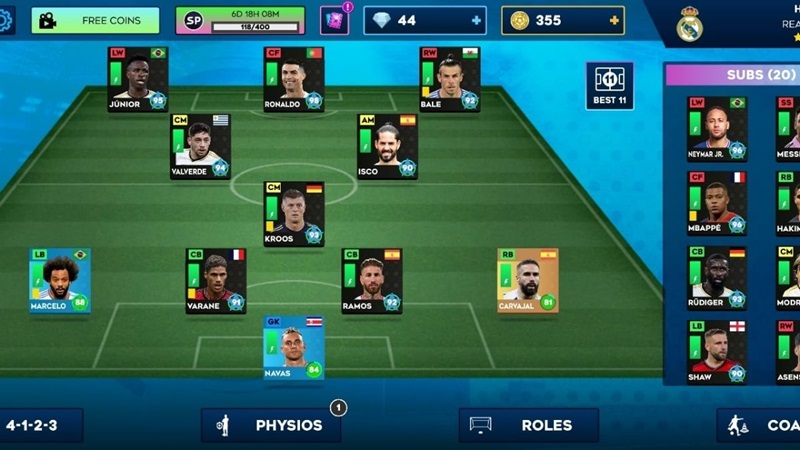The width and height of the screenshot is (800, 450).
Task: Select Carvajal's right back card
Action: click(527, 280)
